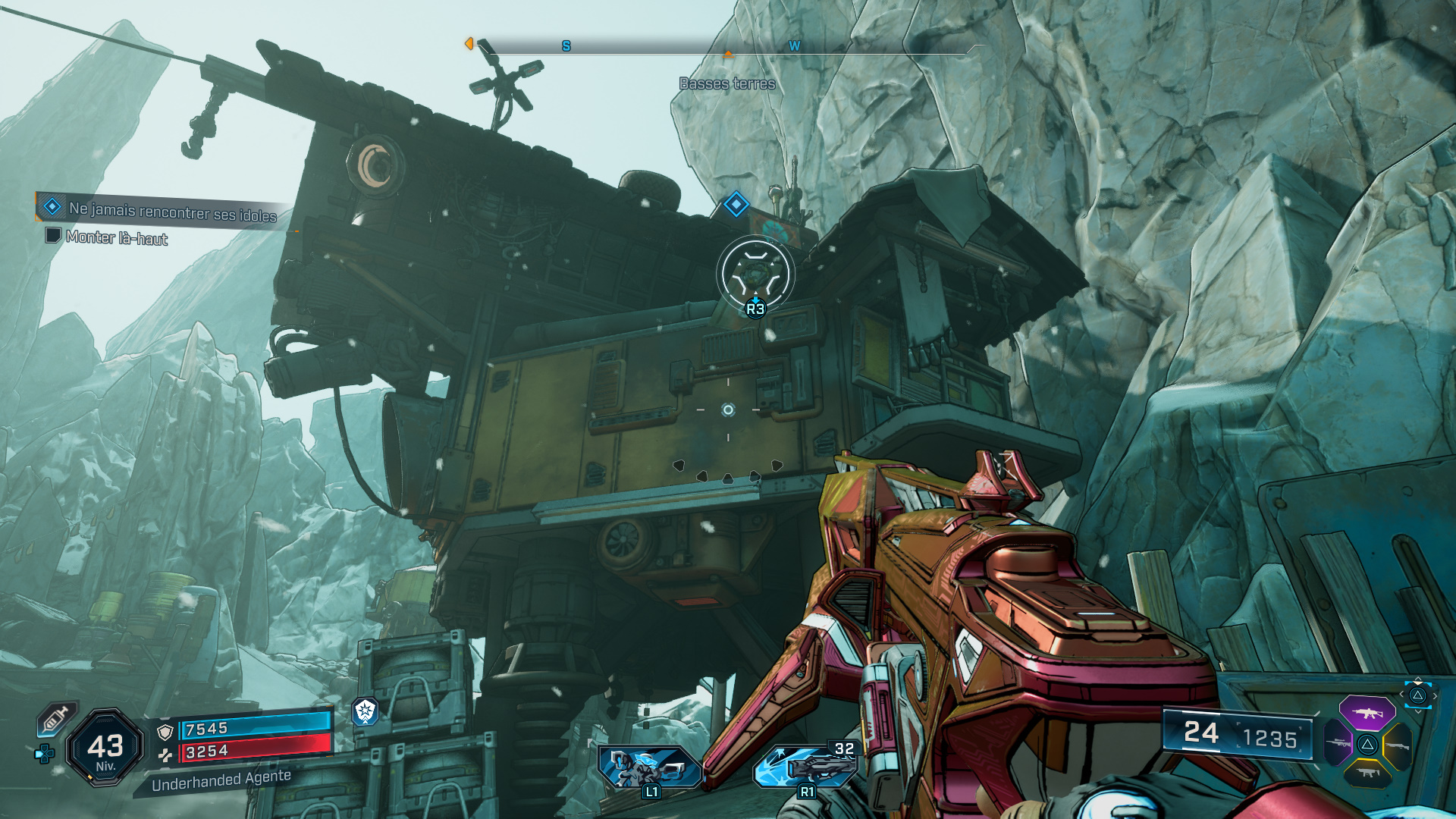The image size is (1456, 819).
Task: Activate the action skill ability icon
Action: pos(648,766)
